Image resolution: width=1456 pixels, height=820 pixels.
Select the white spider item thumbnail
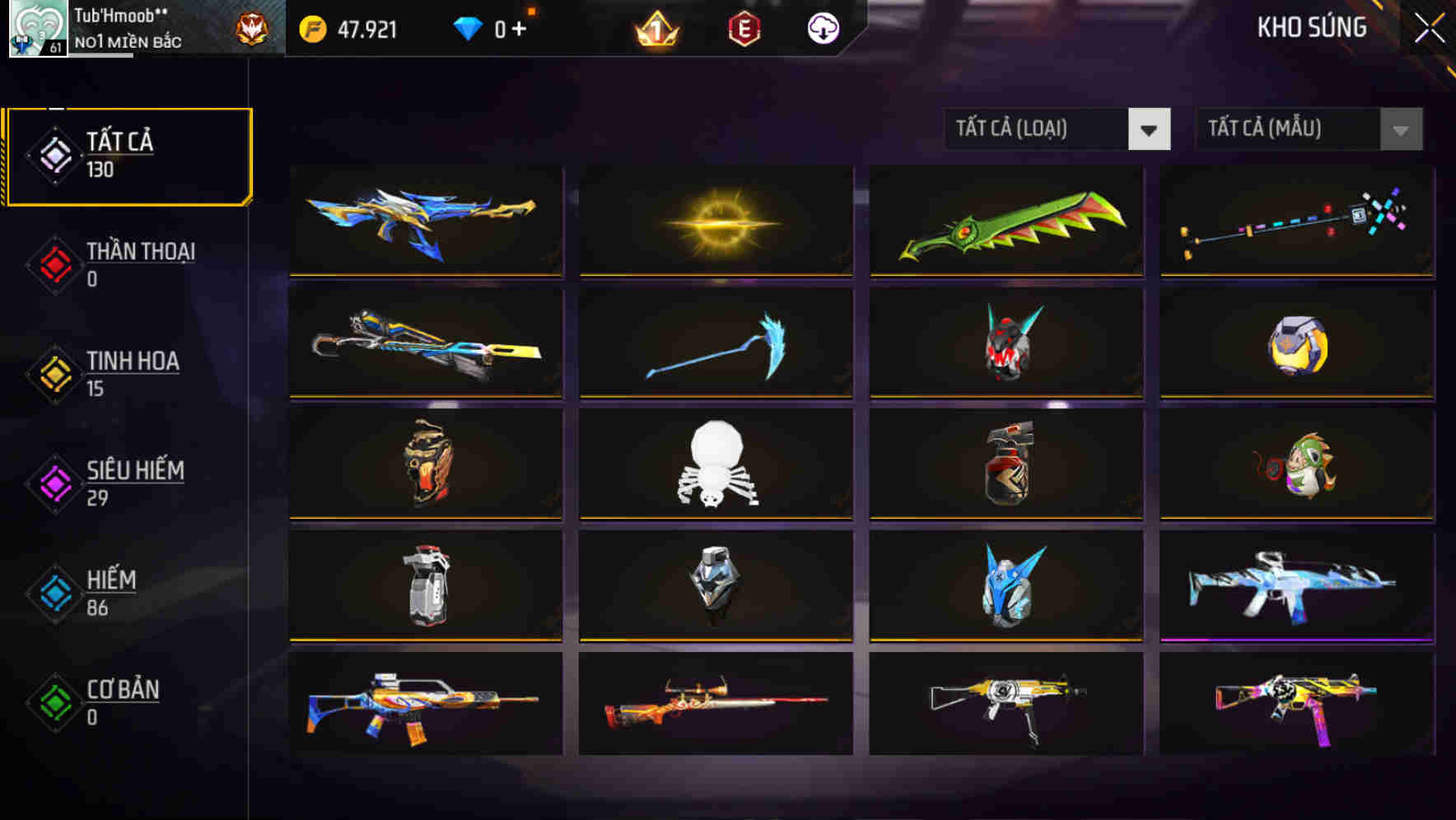715,465
